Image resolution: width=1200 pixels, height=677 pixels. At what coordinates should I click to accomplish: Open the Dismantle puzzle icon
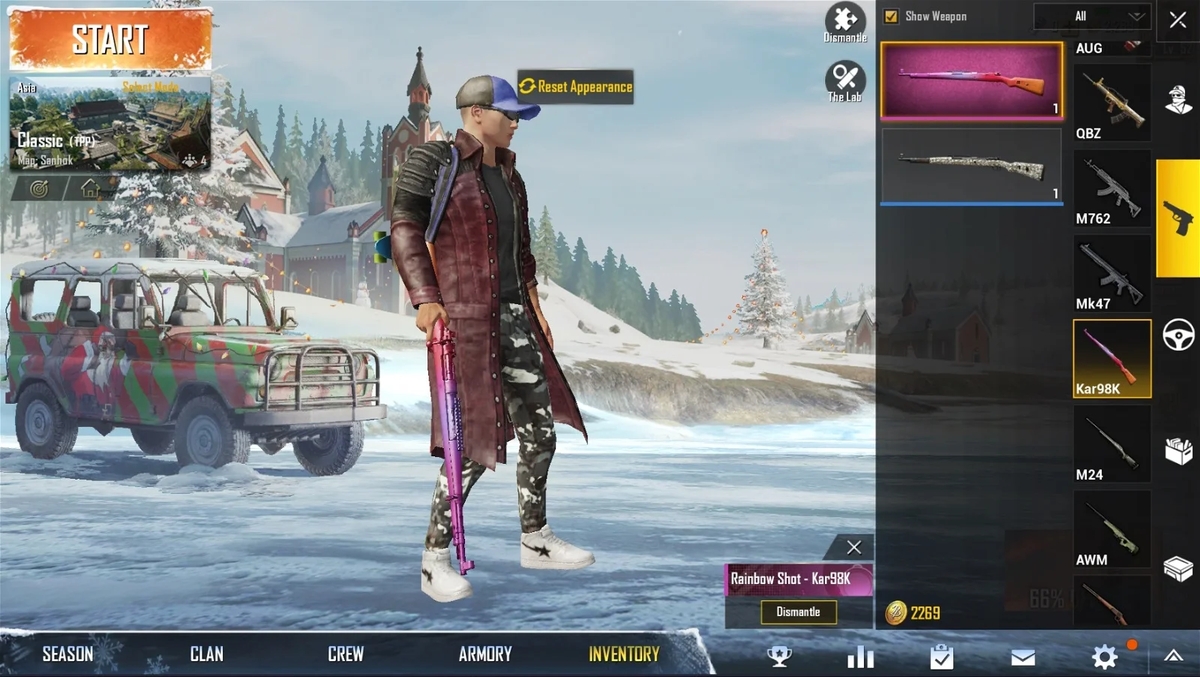[845, 19]
